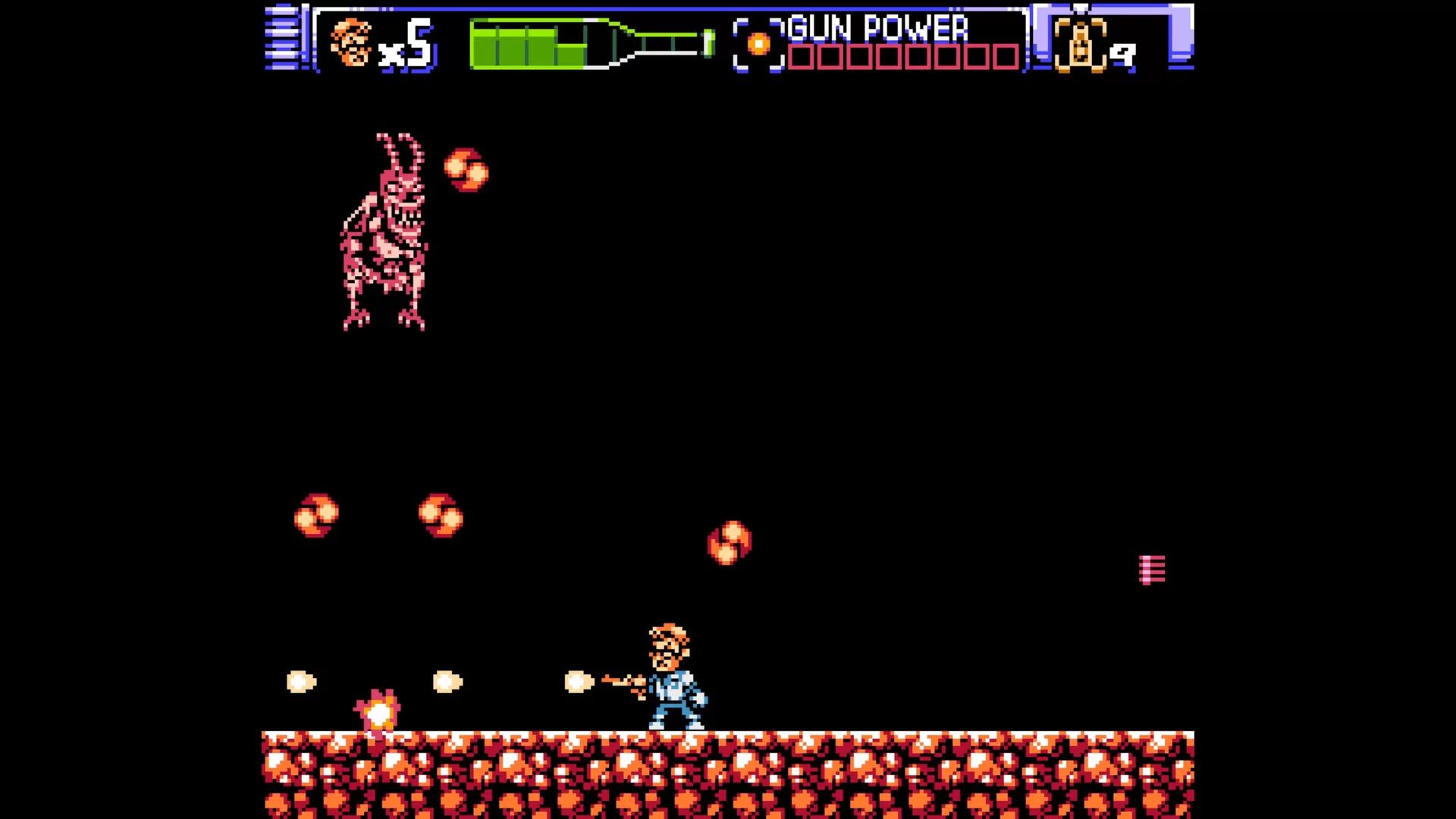
Task: Select the orange orb crosshair icon near GUN POWER
Action: coord(758,43)
